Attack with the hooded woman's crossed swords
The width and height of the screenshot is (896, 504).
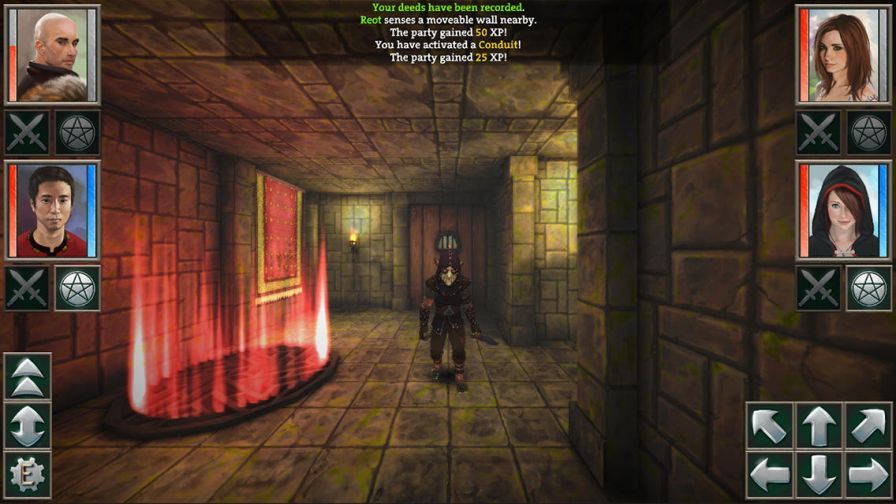[x=819, y=288]
